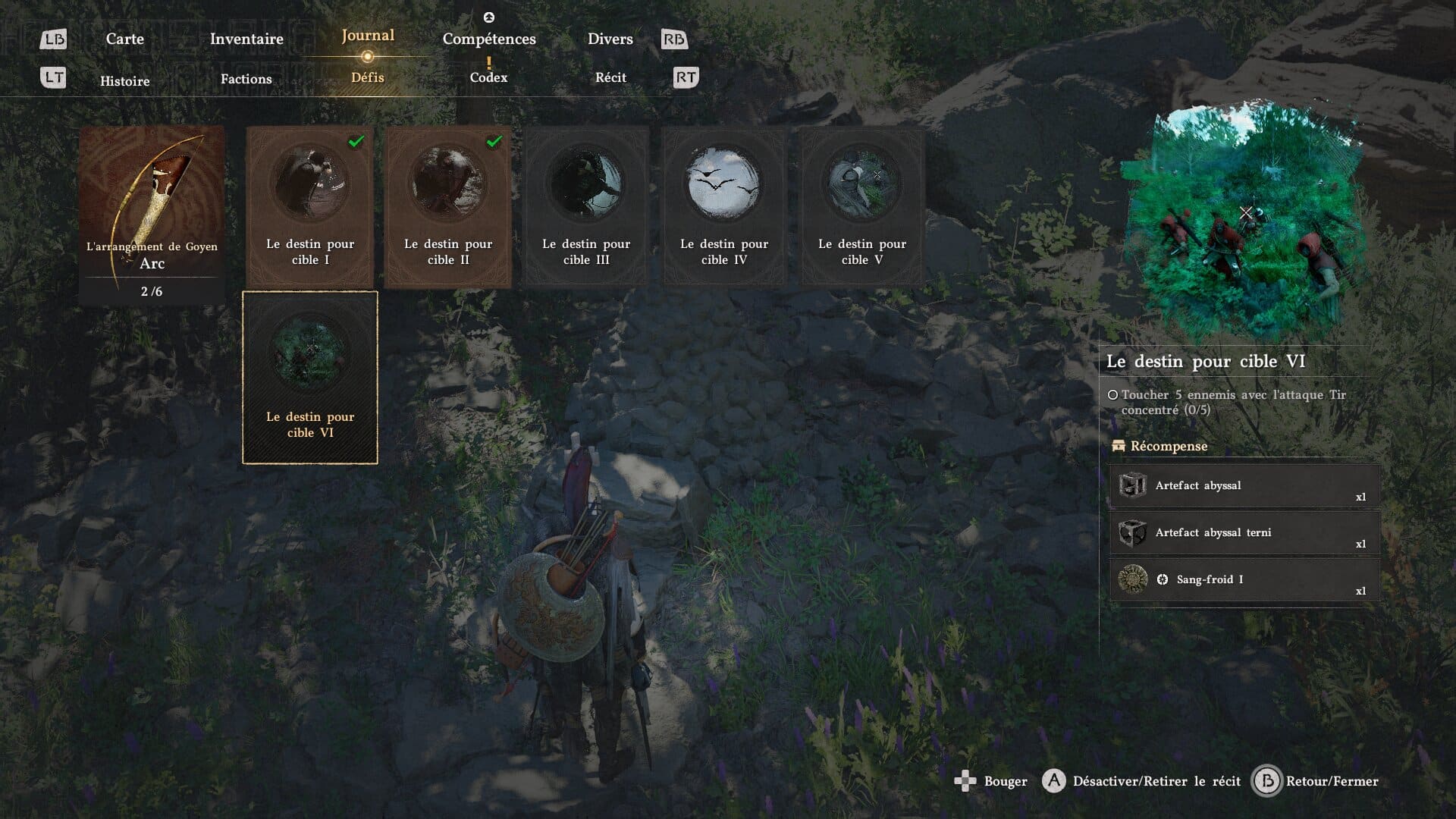Select the Le destin pour cible II card

click(x=448, y=206)
